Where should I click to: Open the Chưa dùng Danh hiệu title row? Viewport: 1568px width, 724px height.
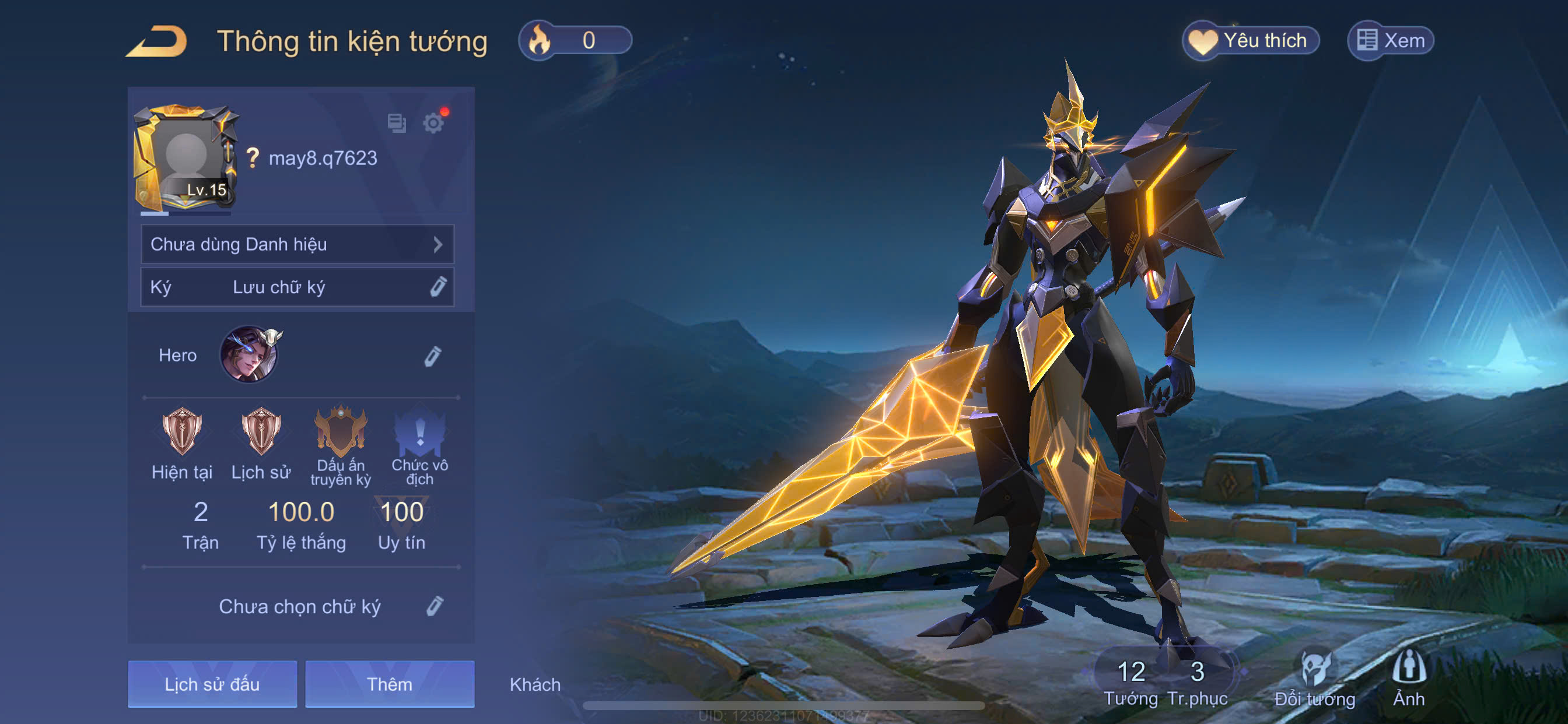(x=297, y=245)
